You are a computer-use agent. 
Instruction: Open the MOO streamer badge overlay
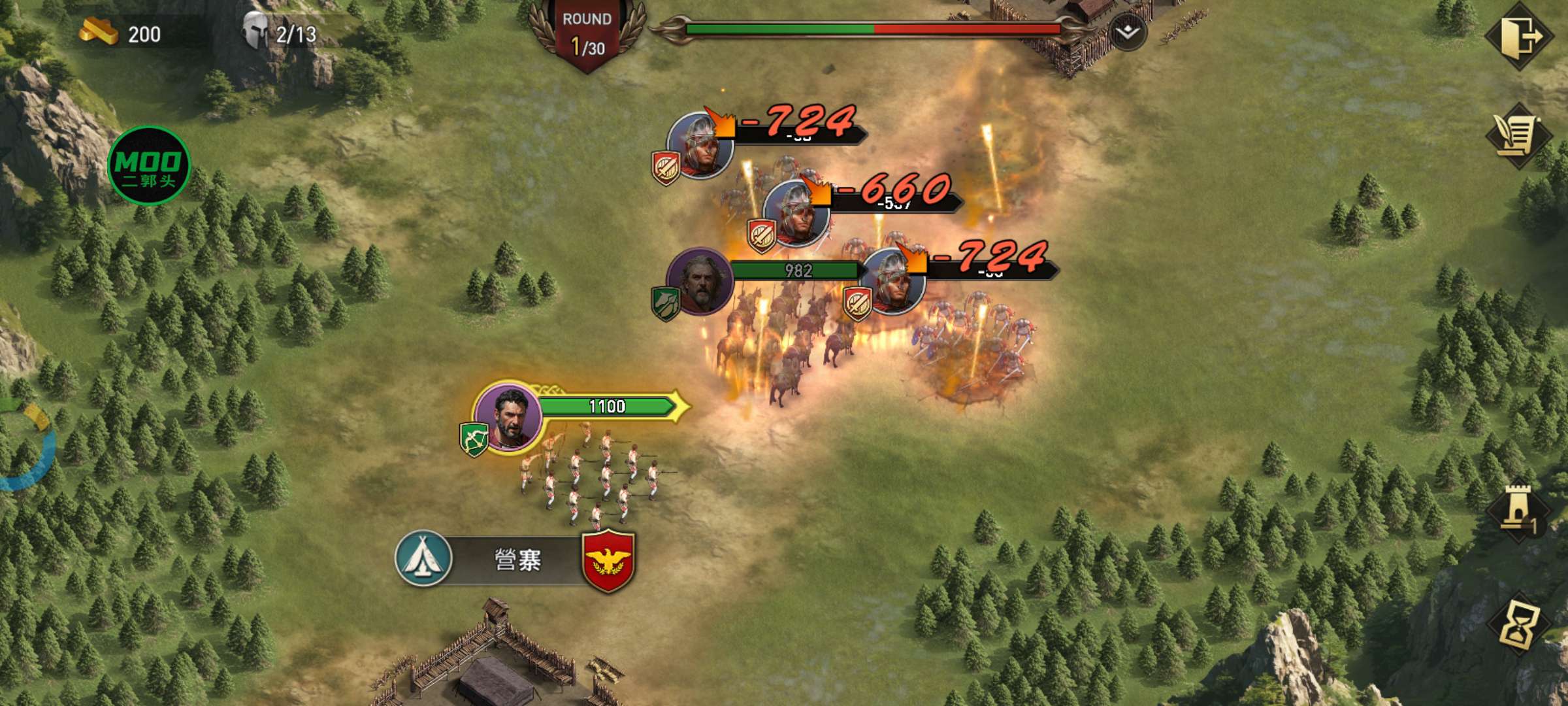[x=149, y=166]
